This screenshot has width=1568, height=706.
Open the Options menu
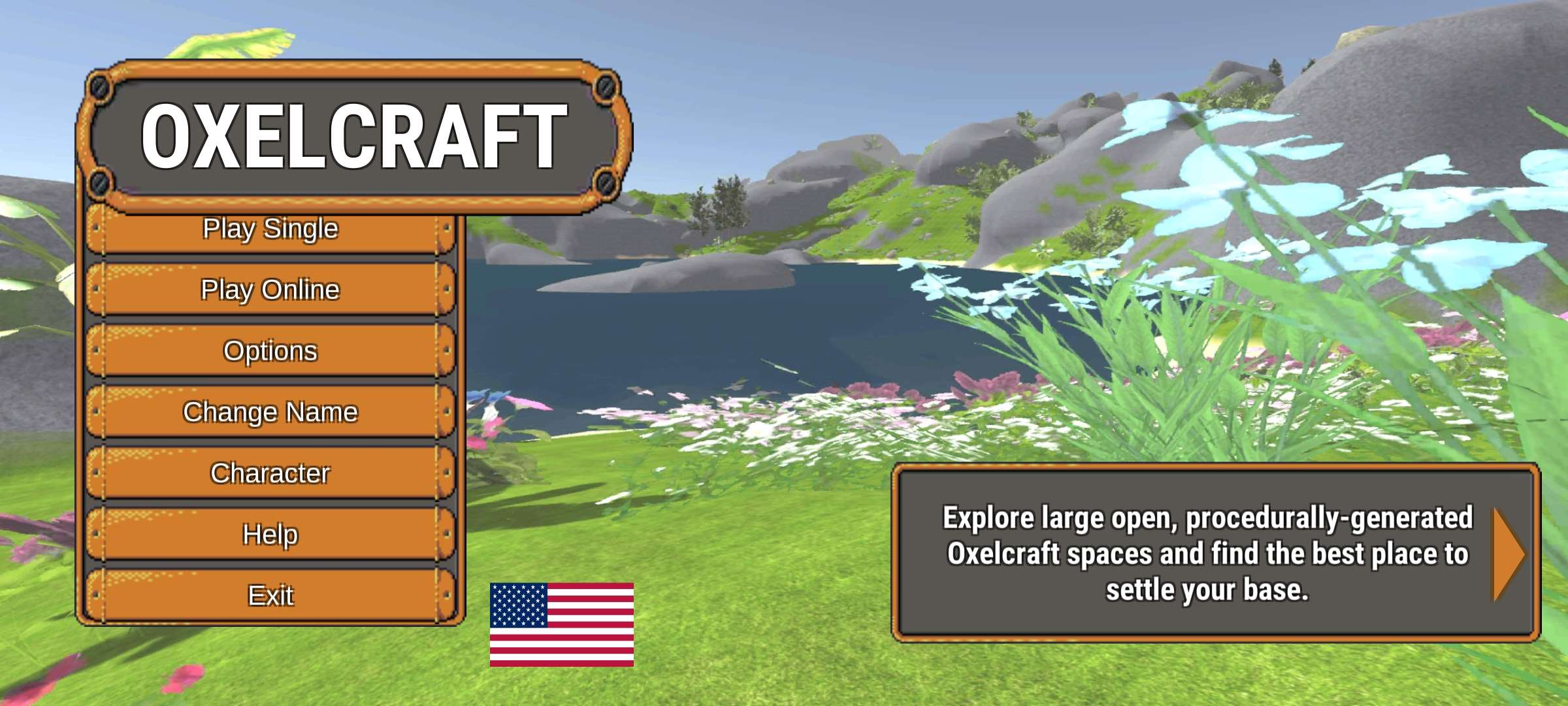click(x=270, y=351)
